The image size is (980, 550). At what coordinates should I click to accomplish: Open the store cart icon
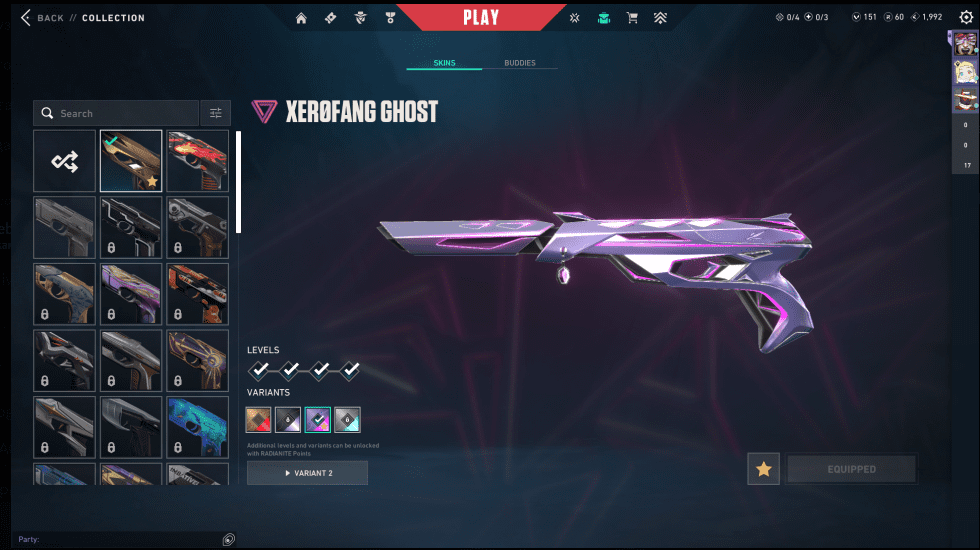pos(632,18)
